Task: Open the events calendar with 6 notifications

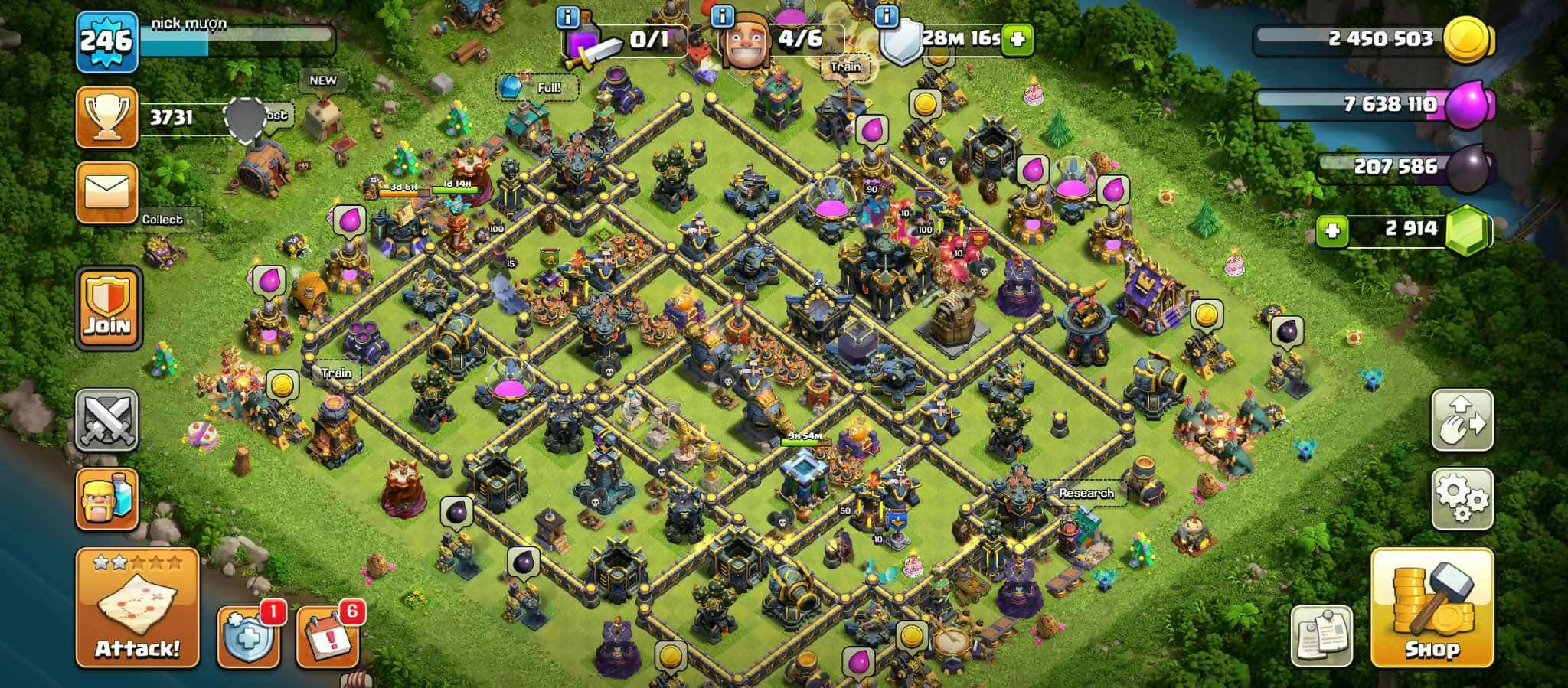Action: (x=327, y=637)
